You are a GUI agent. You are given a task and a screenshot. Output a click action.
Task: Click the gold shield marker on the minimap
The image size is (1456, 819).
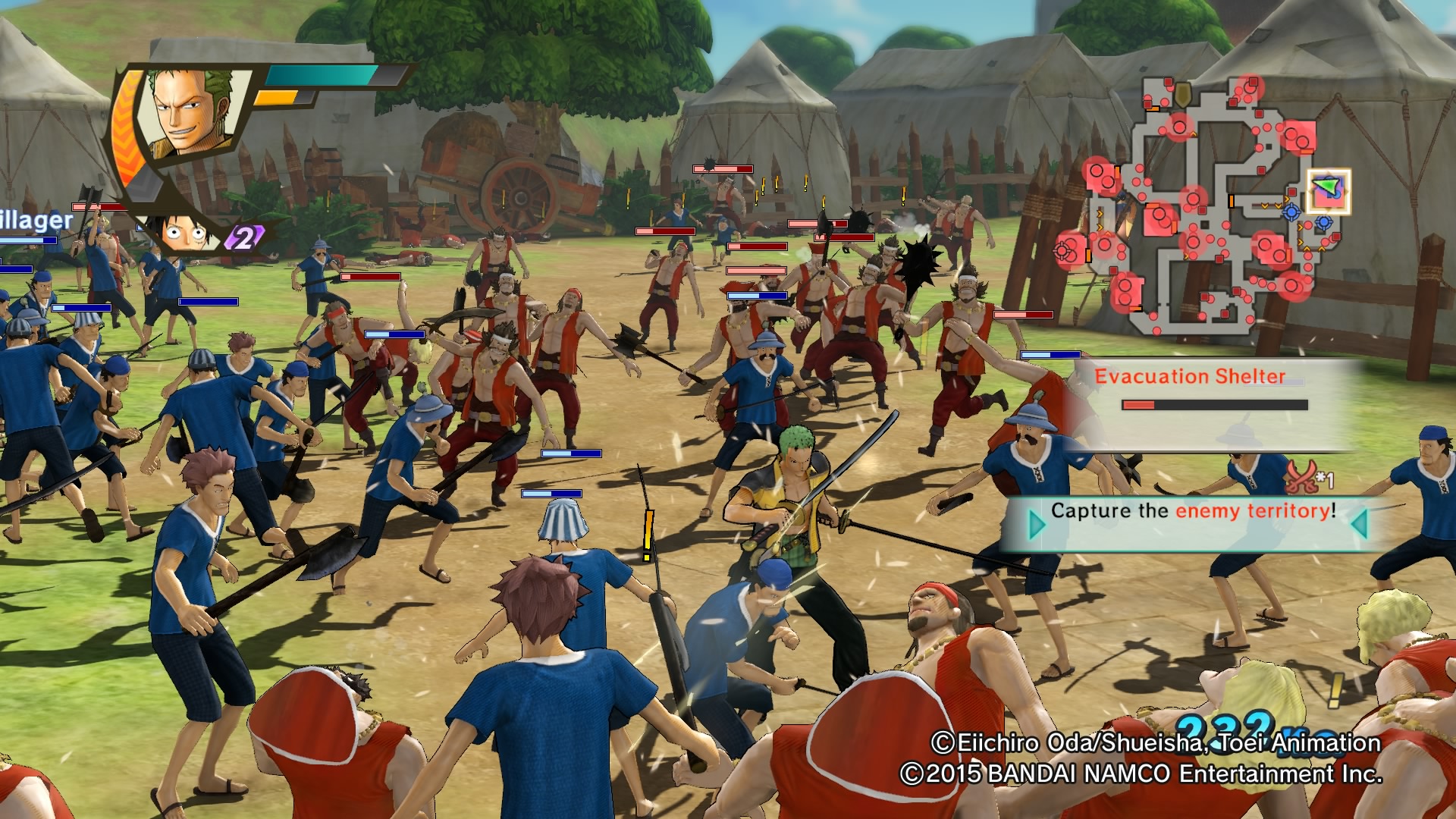pyautogui.click(x=1183, y=94)
